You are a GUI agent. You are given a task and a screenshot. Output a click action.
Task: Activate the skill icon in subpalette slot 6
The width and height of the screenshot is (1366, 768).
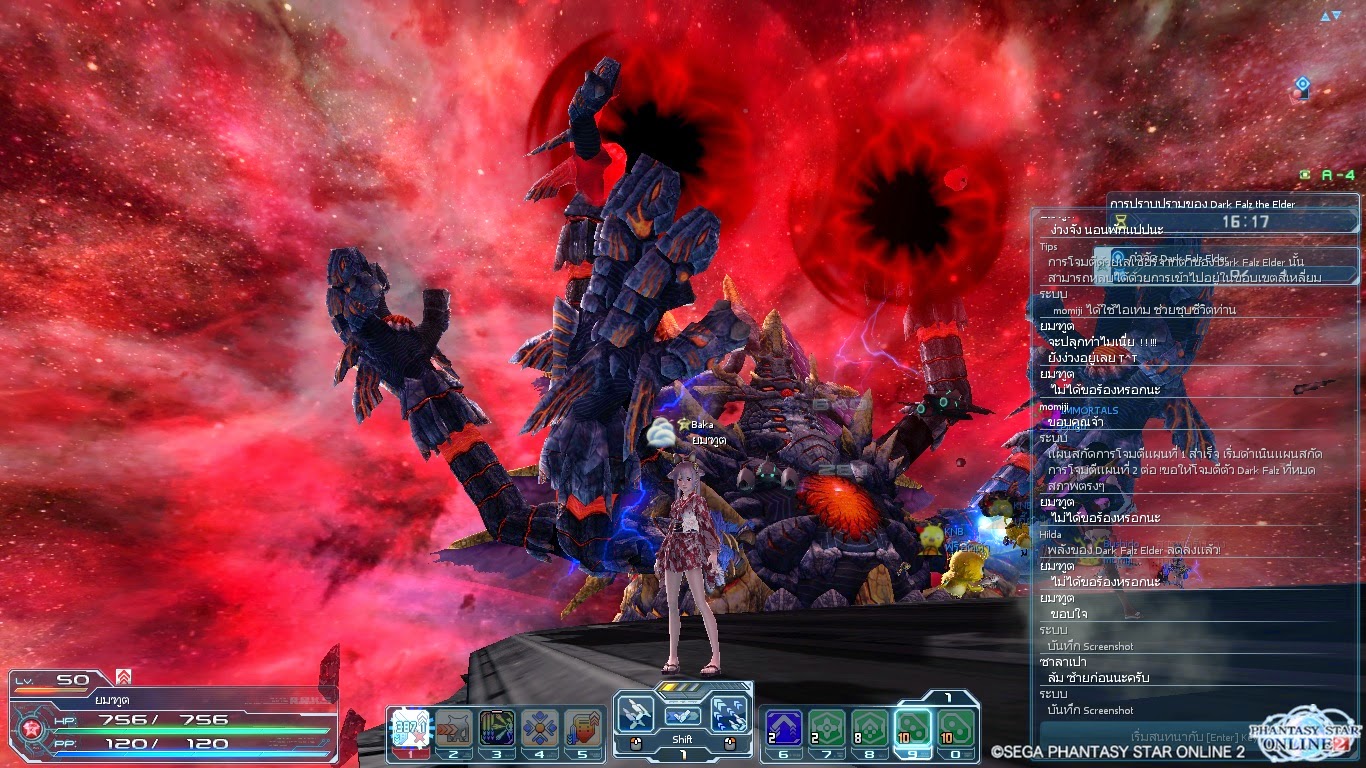[x=782, y=727]
